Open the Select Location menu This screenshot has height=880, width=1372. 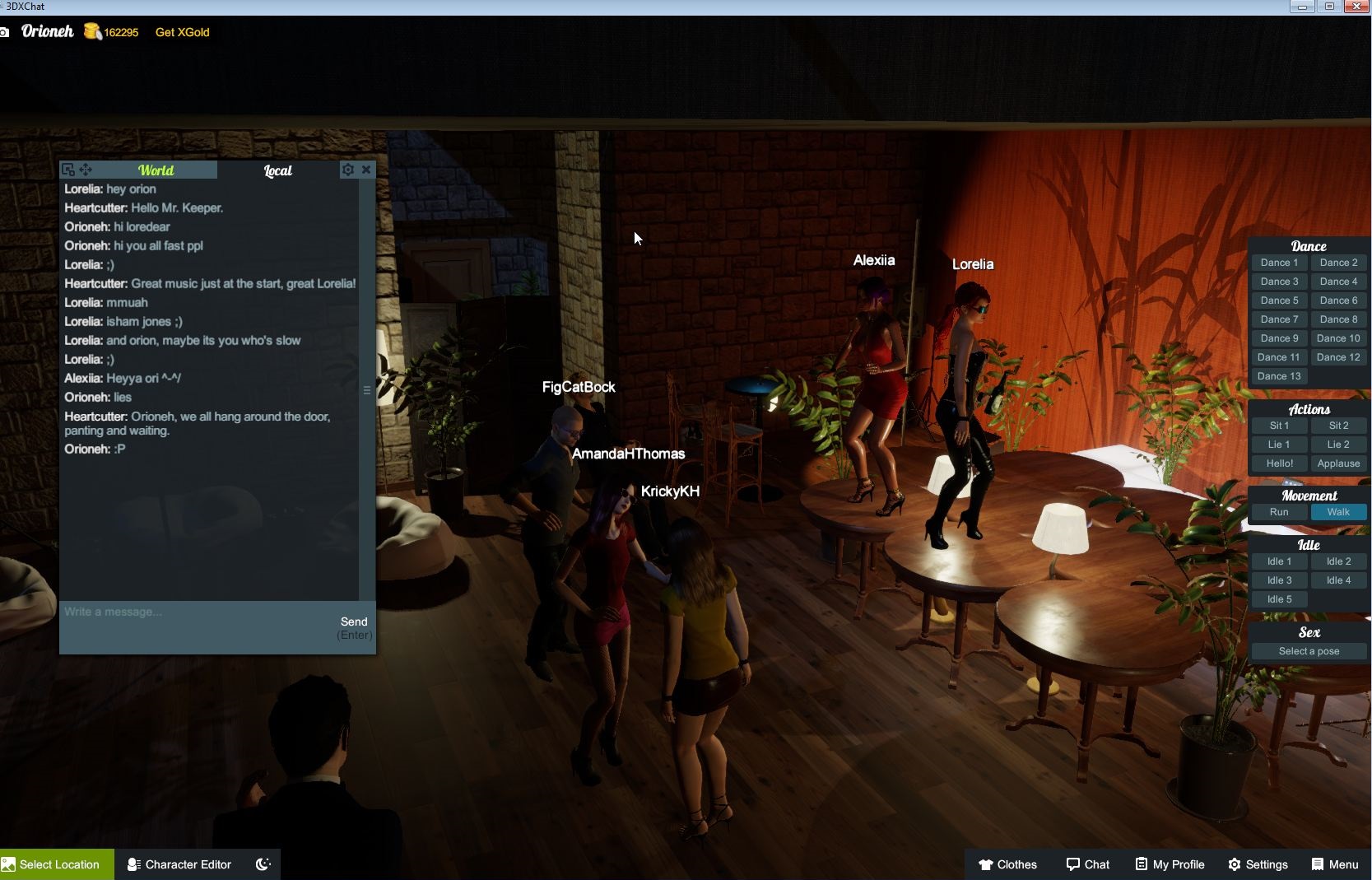coord(57,864)
